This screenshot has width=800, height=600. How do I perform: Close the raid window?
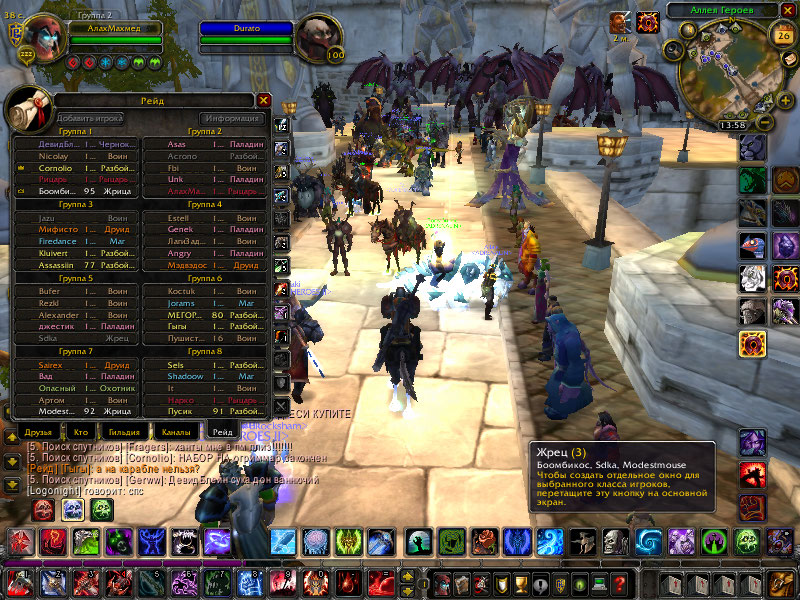264,100
